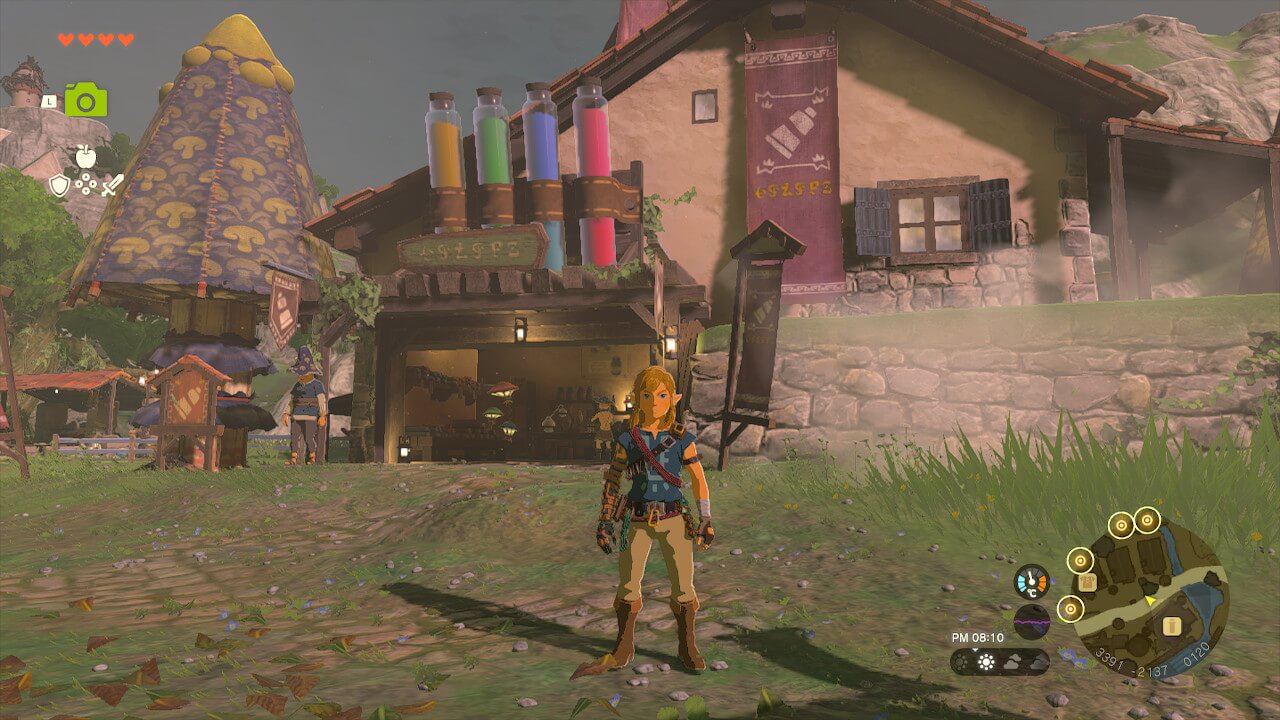Choose the shield quick-select icon

60,184
